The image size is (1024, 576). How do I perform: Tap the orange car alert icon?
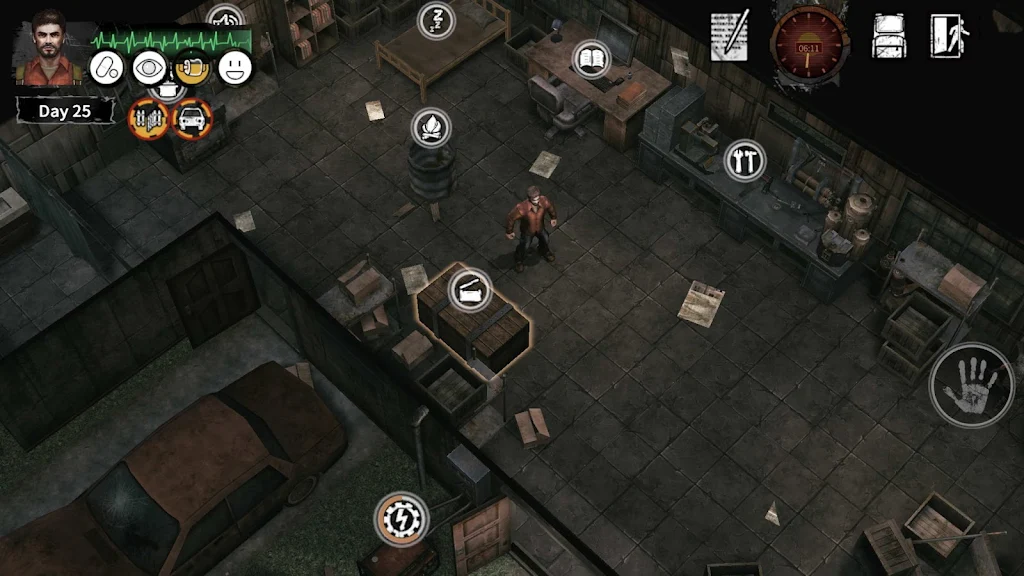(192, 119)
